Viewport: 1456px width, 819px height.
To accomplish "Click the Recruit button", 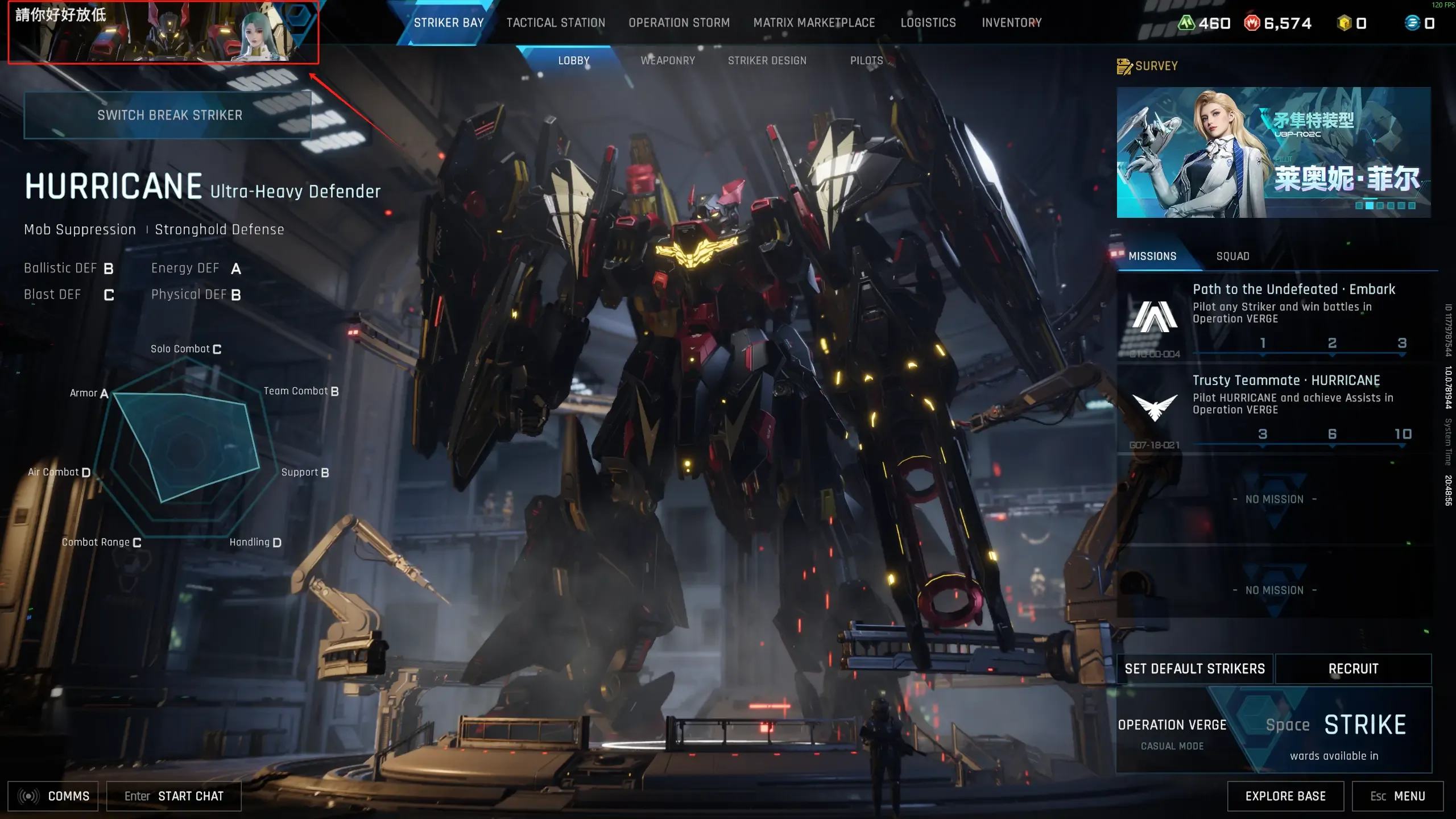I will pos(1353,669).
